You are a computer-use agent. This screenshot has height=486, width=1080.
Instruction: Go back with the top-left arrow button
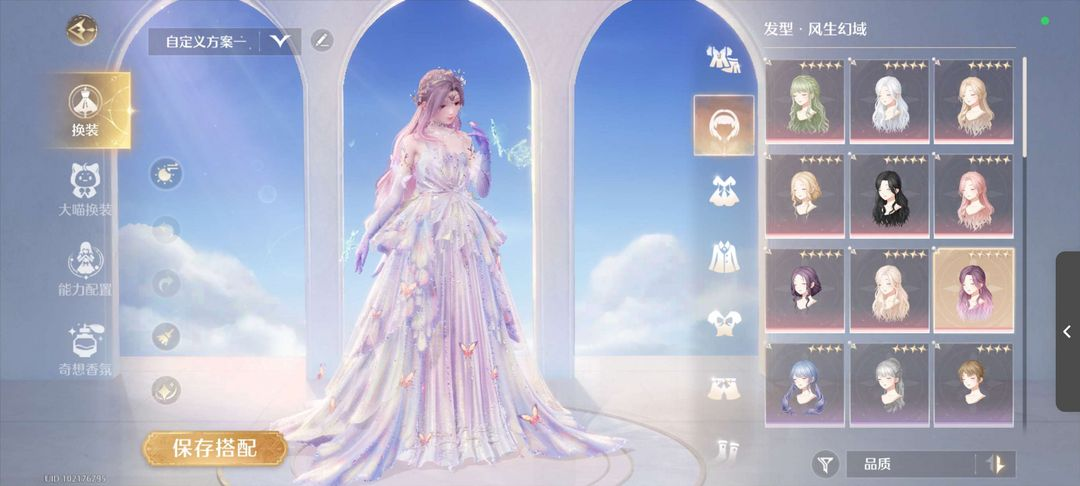click(x=82, y=29)
